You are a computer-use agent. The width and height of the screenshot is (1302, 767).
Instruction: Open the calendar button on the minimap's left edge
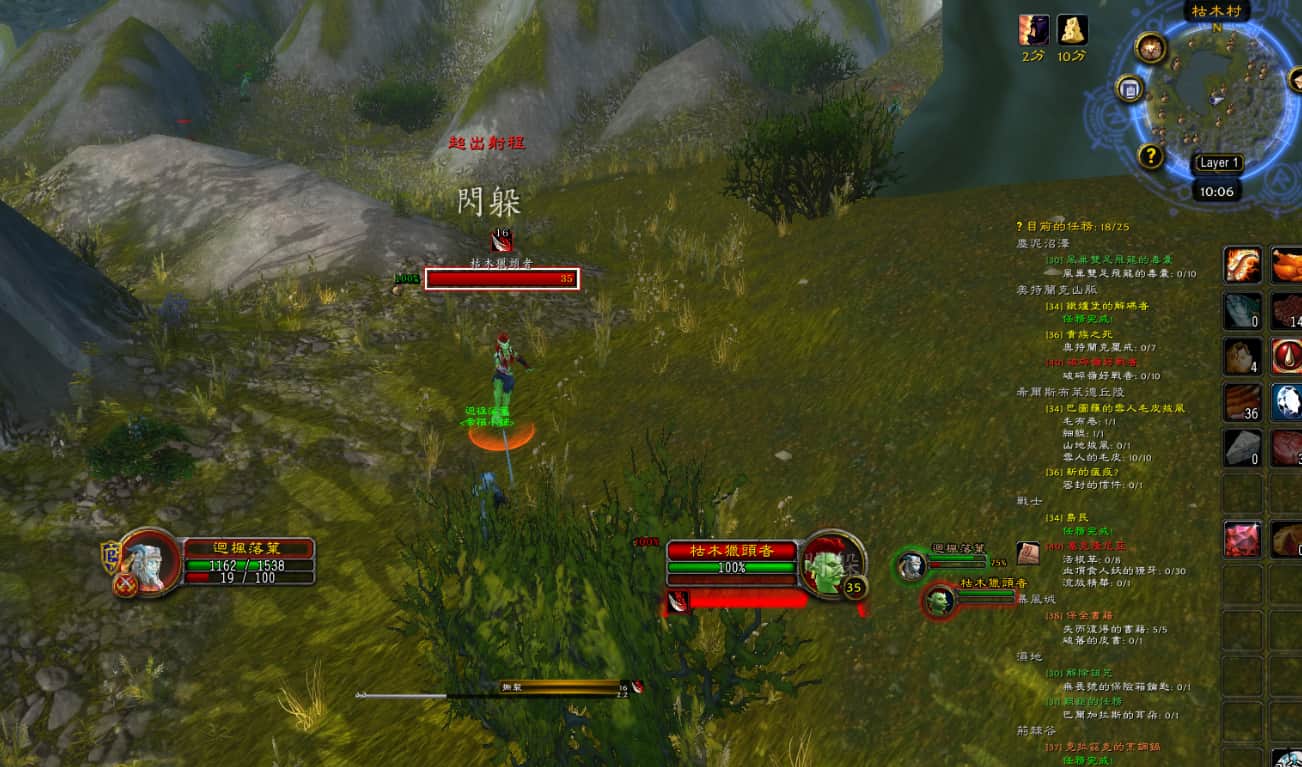tap(1130, 89)
